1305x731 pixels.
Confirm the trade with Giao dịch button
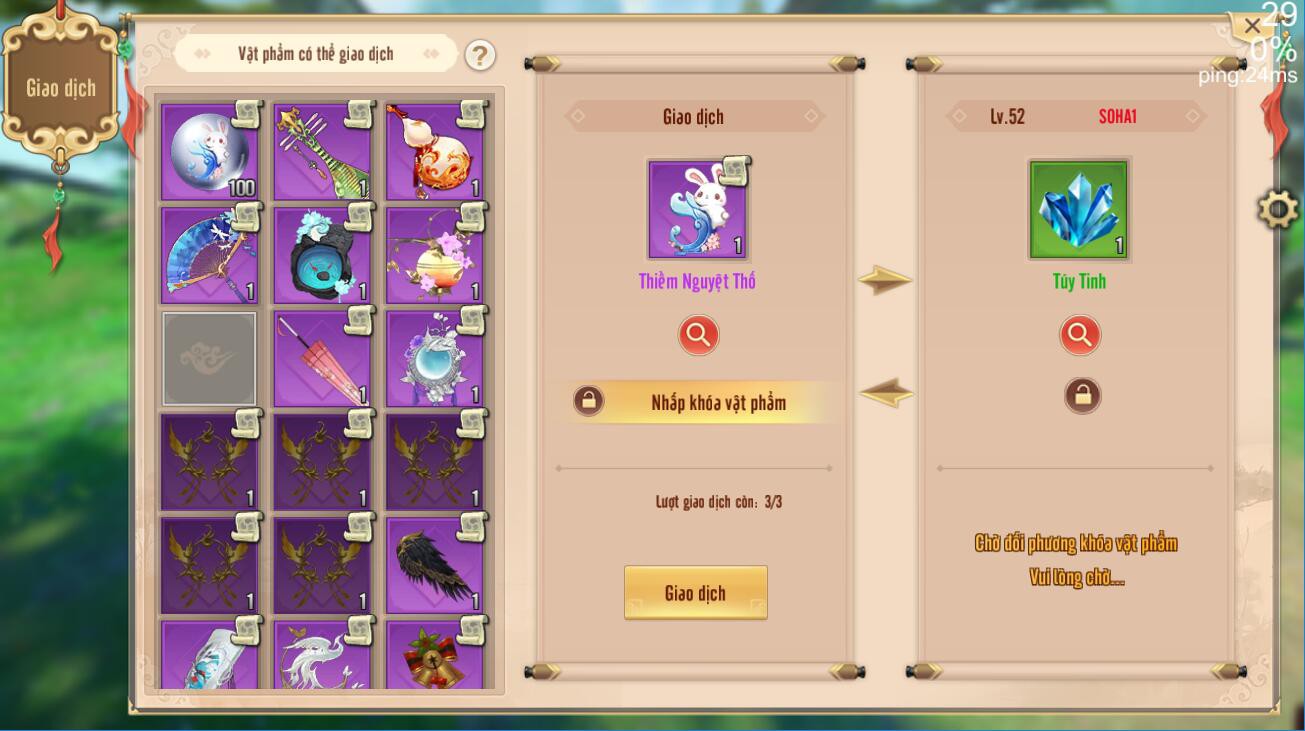point(696,592)
